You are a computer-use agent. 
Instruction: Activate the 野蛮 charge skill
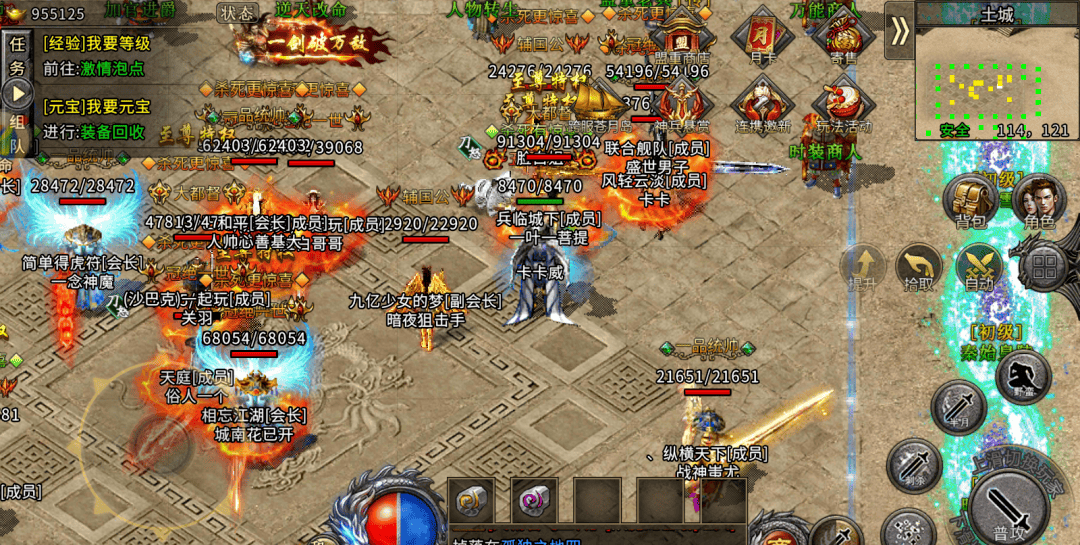(1023, 378)
